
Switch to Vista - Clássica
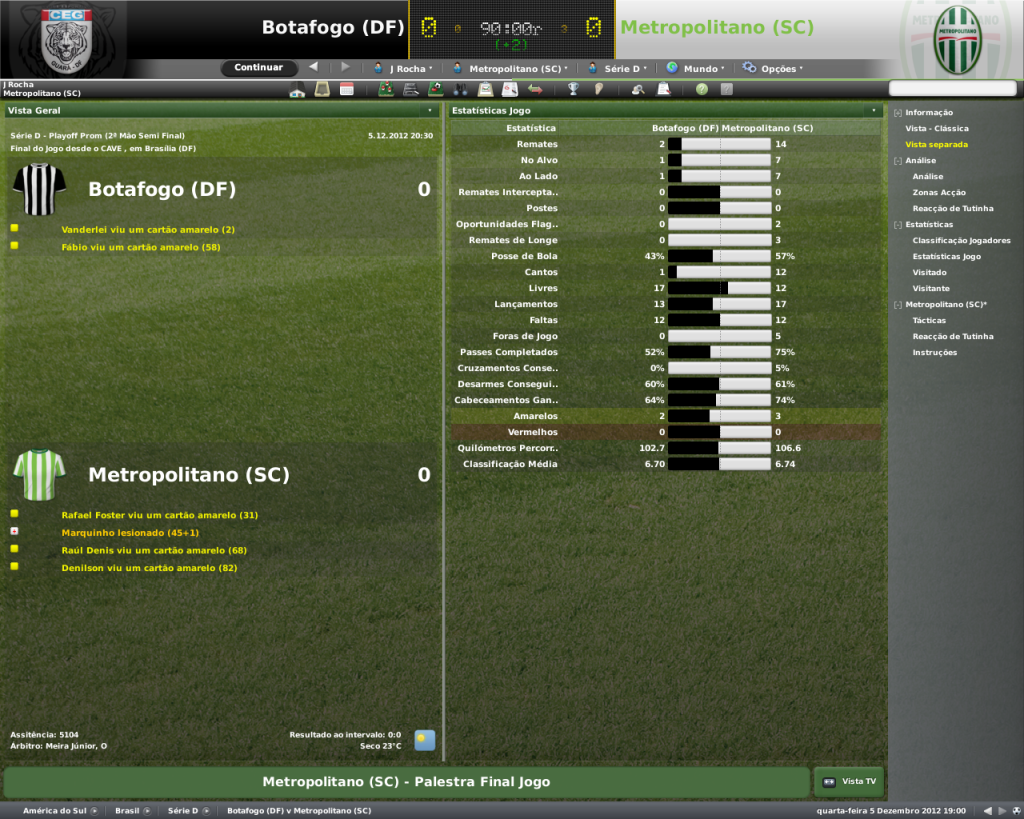pyautogui.click(x=936, y=129)
